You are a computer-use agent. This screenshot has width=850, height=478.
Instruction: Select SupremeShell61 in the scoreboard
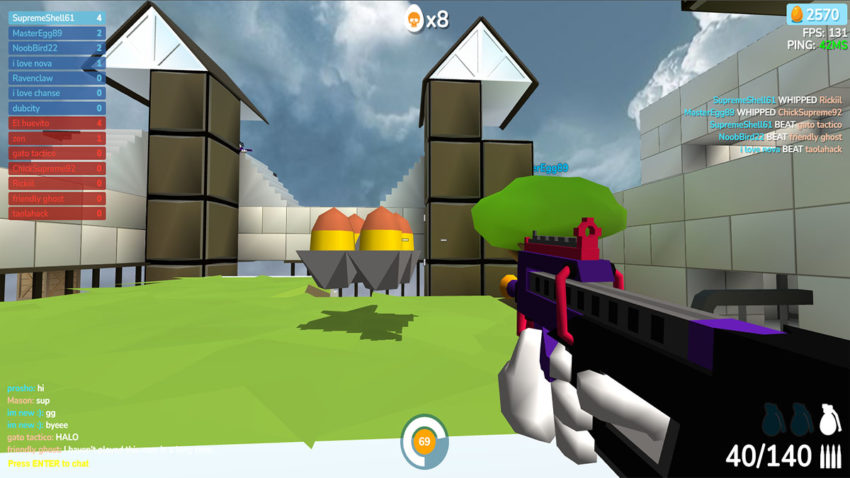[x=56, y=18]
